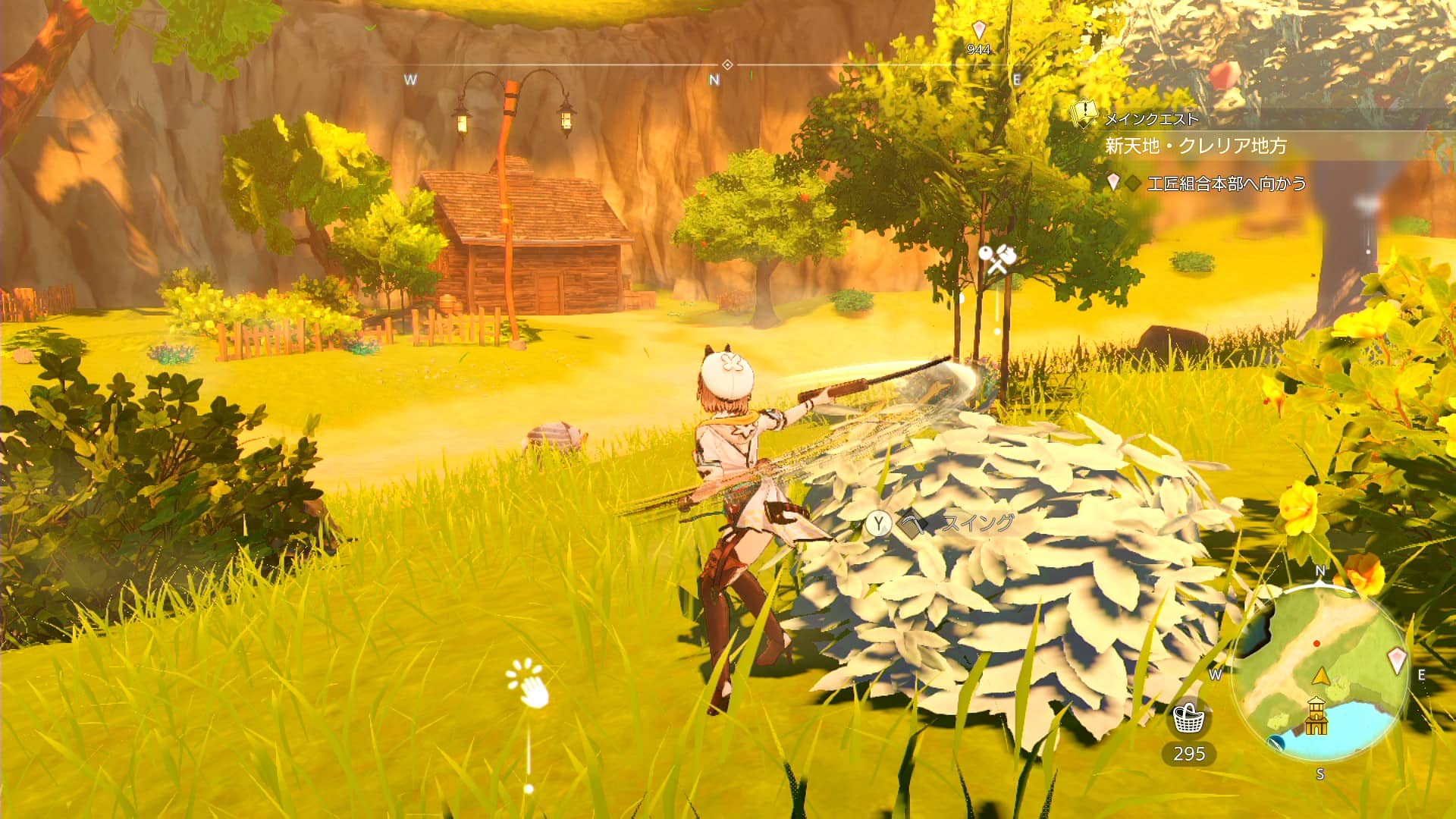
Task: Click the gathering basket icon
Action: (x=1188, y=717)
